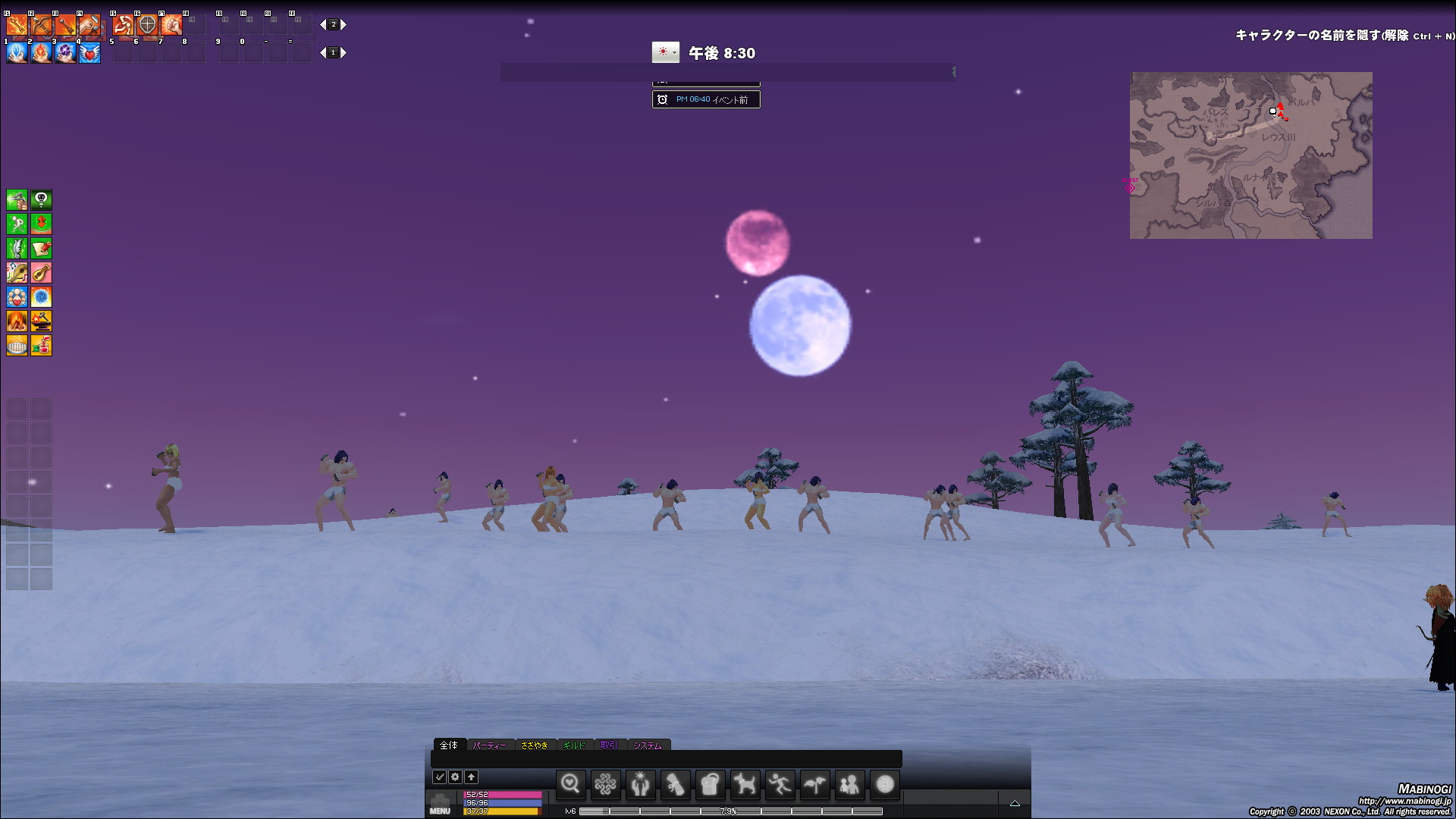Open the システム chat tab
The width and height of the screenshot is (1456, 819).
tap(648, 745)
